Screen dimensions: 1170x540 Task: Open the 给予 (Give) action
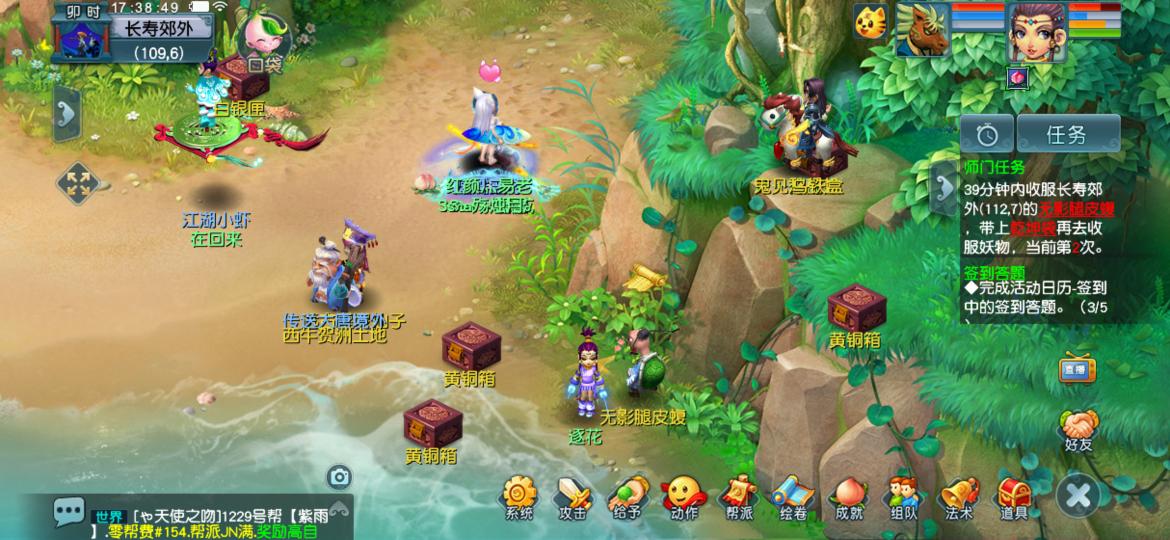[x=627, y=497]
